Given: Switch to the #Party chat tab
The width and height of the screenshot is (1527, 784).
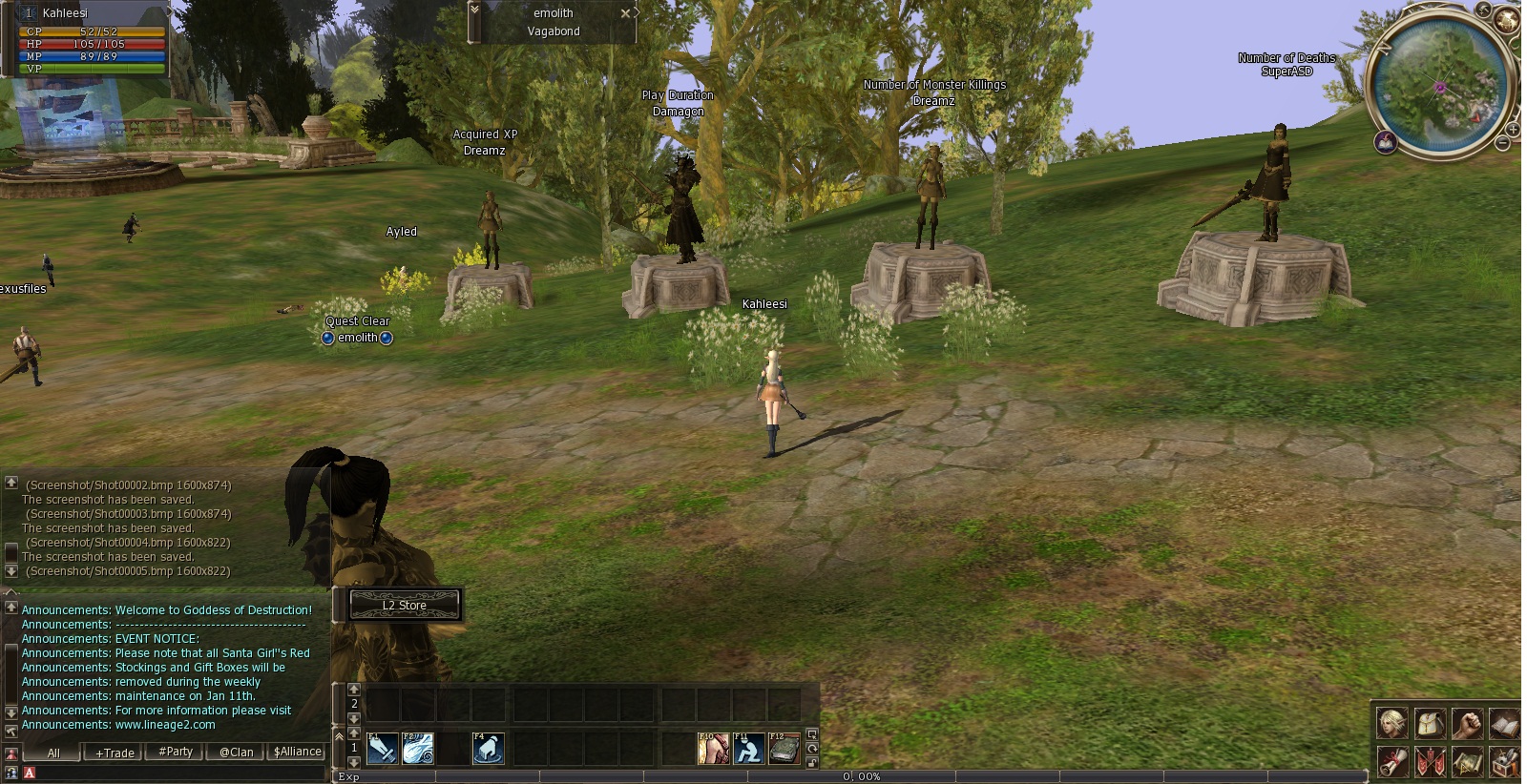Looking at the screenshot, I should (x=176, y=752).
